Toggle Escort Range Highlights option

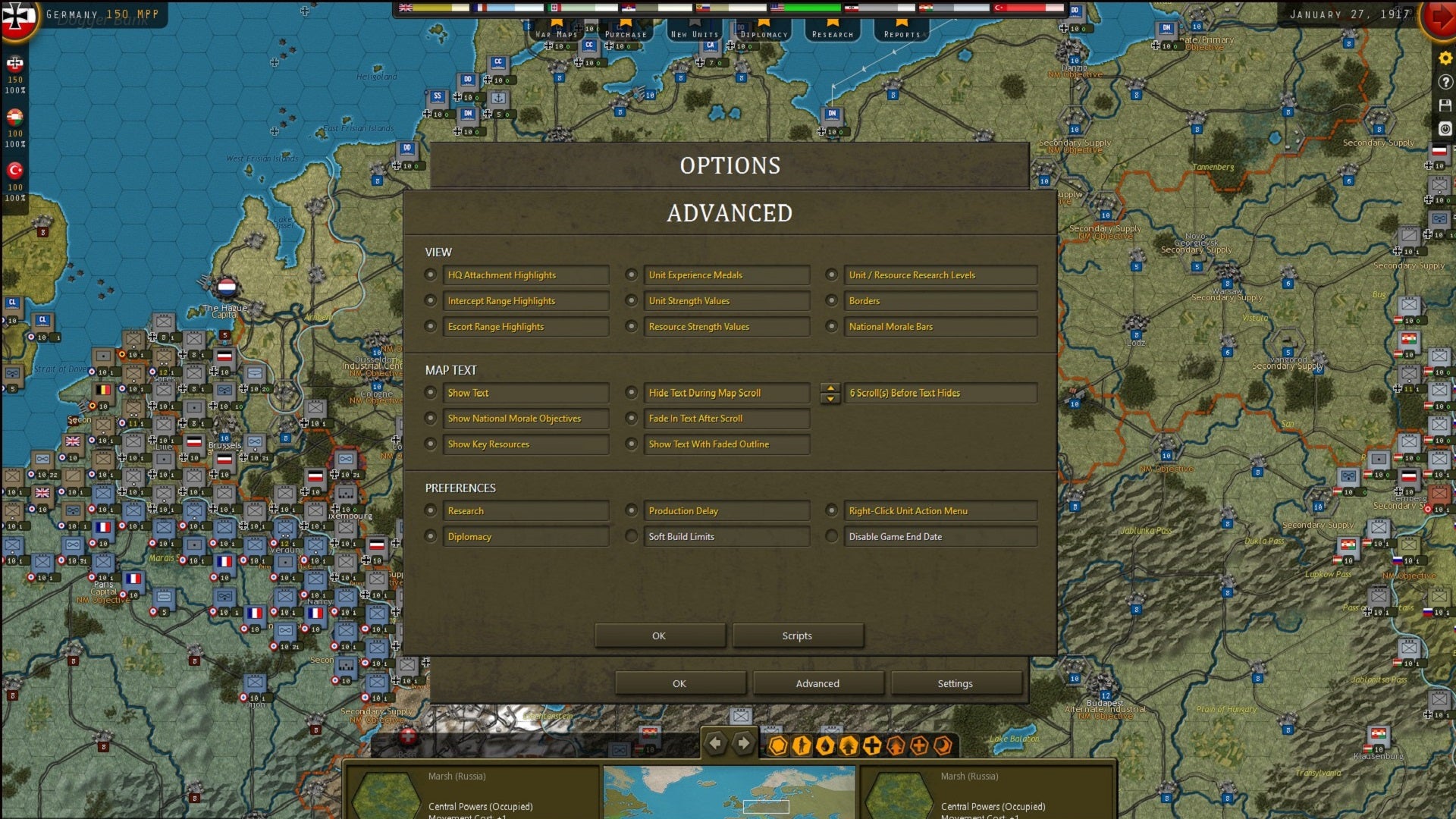coord(431,326)
